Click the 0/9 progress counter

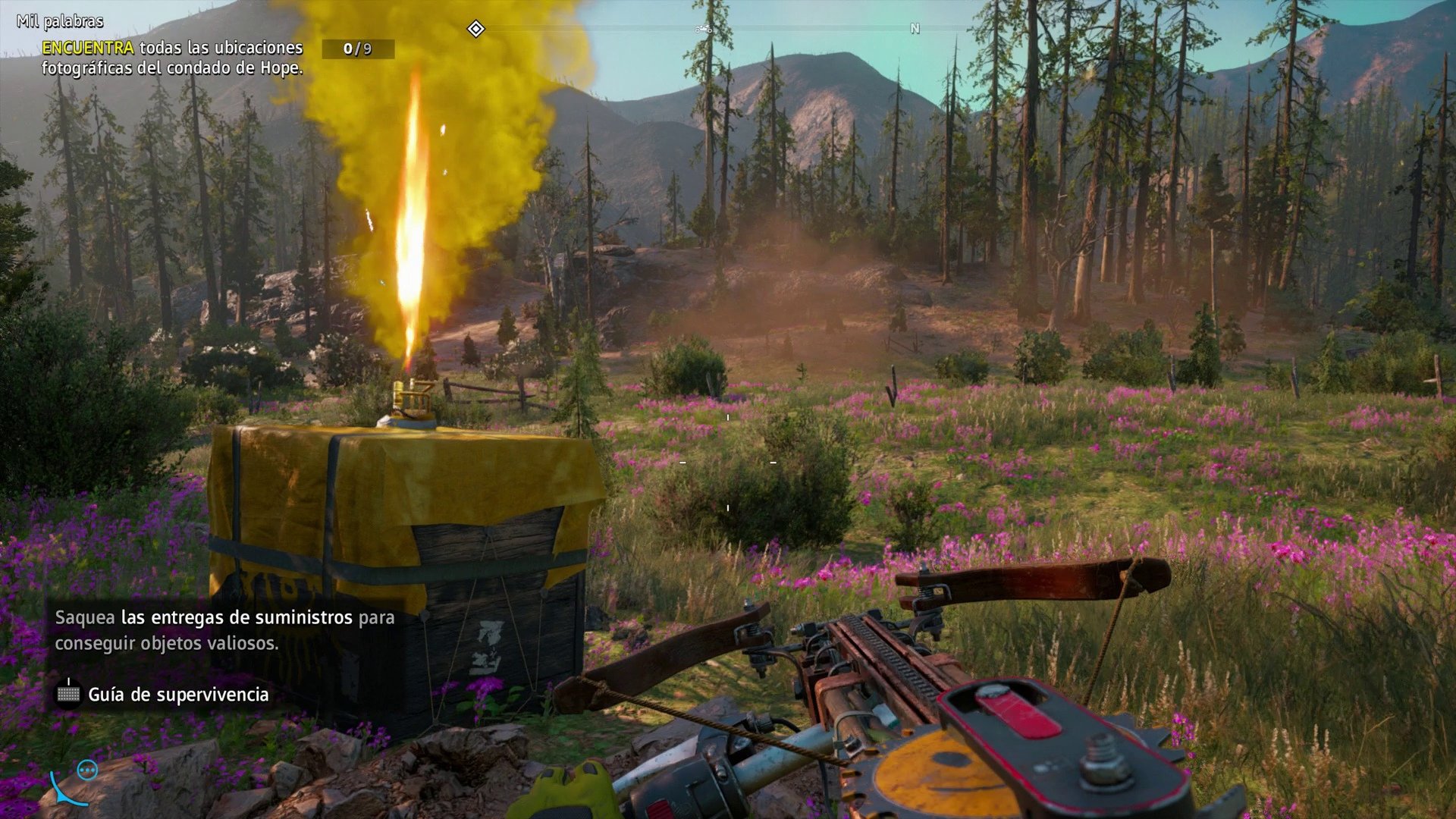(x=356, y=48)
